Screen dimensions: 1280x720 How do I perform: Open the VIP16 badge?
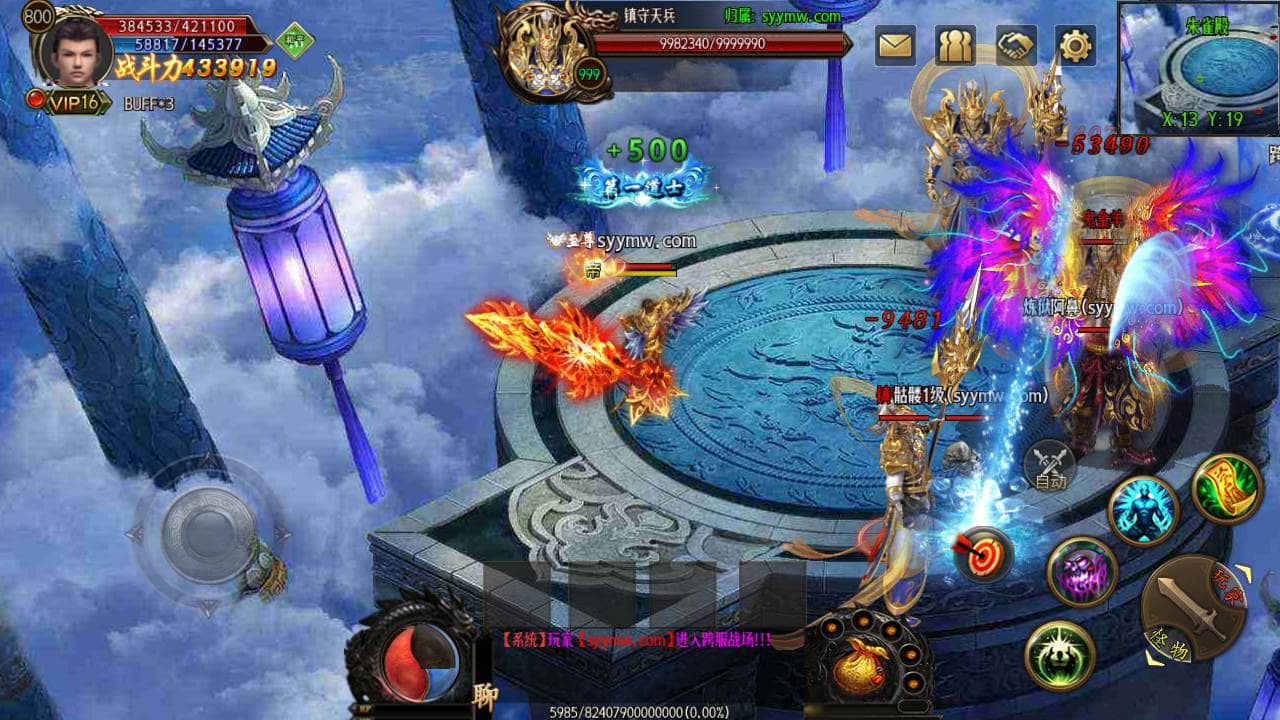click(x=72, y=101)
